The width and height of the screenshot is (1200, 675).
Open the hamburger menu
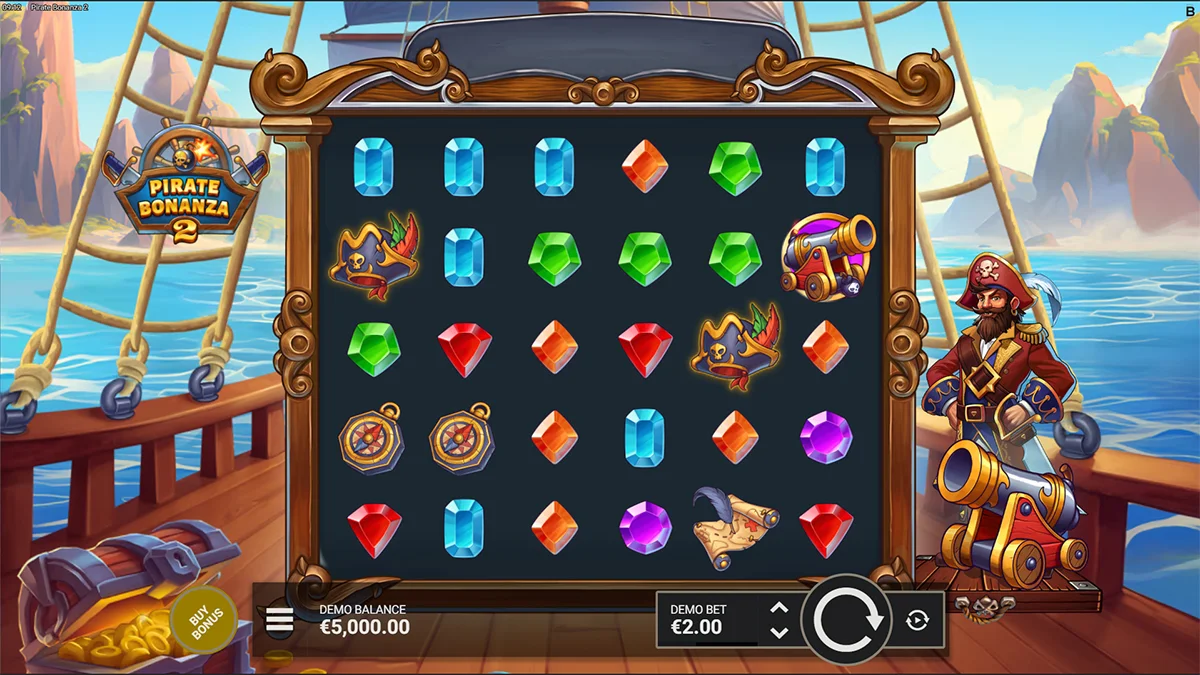pyautogui.click(x=280, y=621)
